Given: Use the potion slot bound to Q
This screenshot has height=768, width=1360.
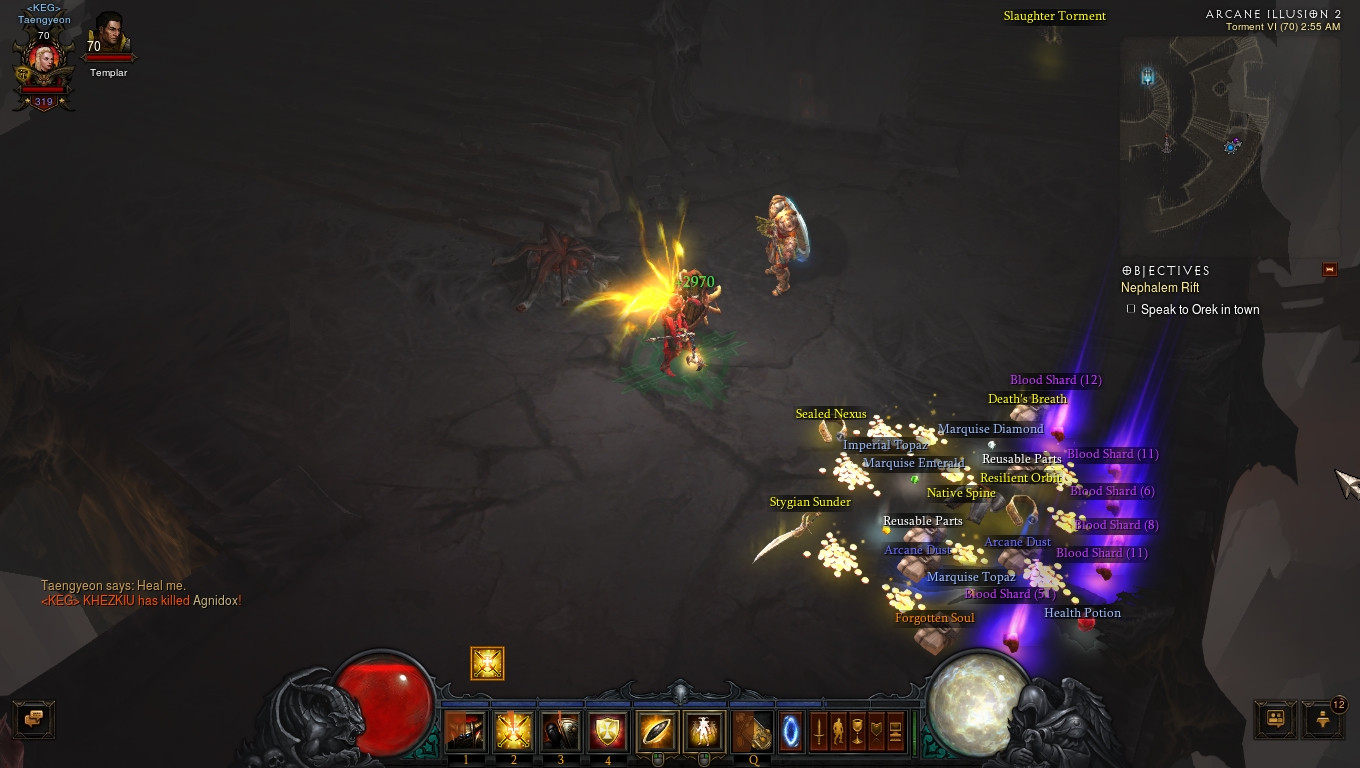Looking at the screenshot, I should tap(753, 732).
